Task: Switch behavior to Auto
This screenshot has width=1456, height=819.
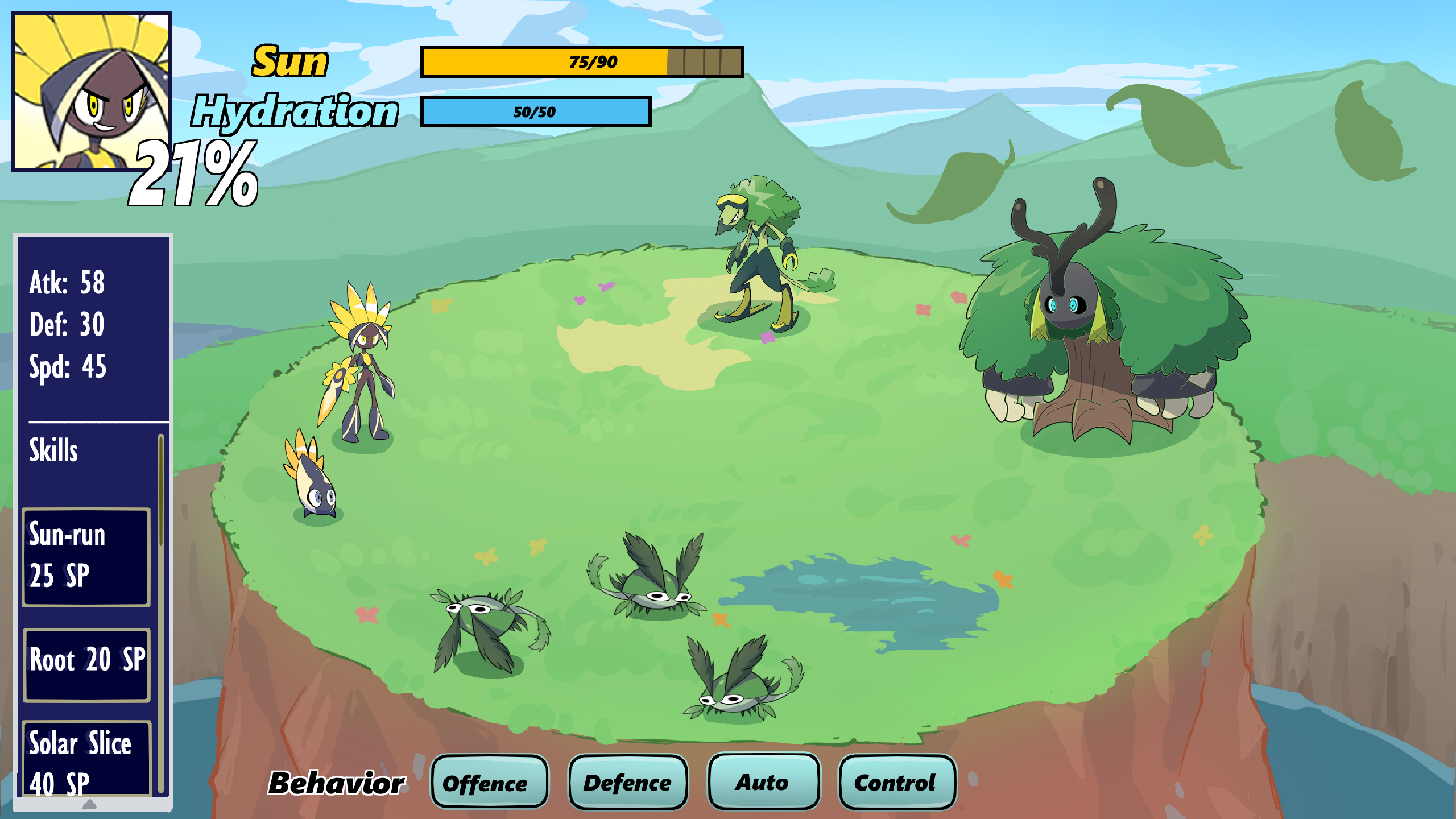Action: (x=763, y=781)
